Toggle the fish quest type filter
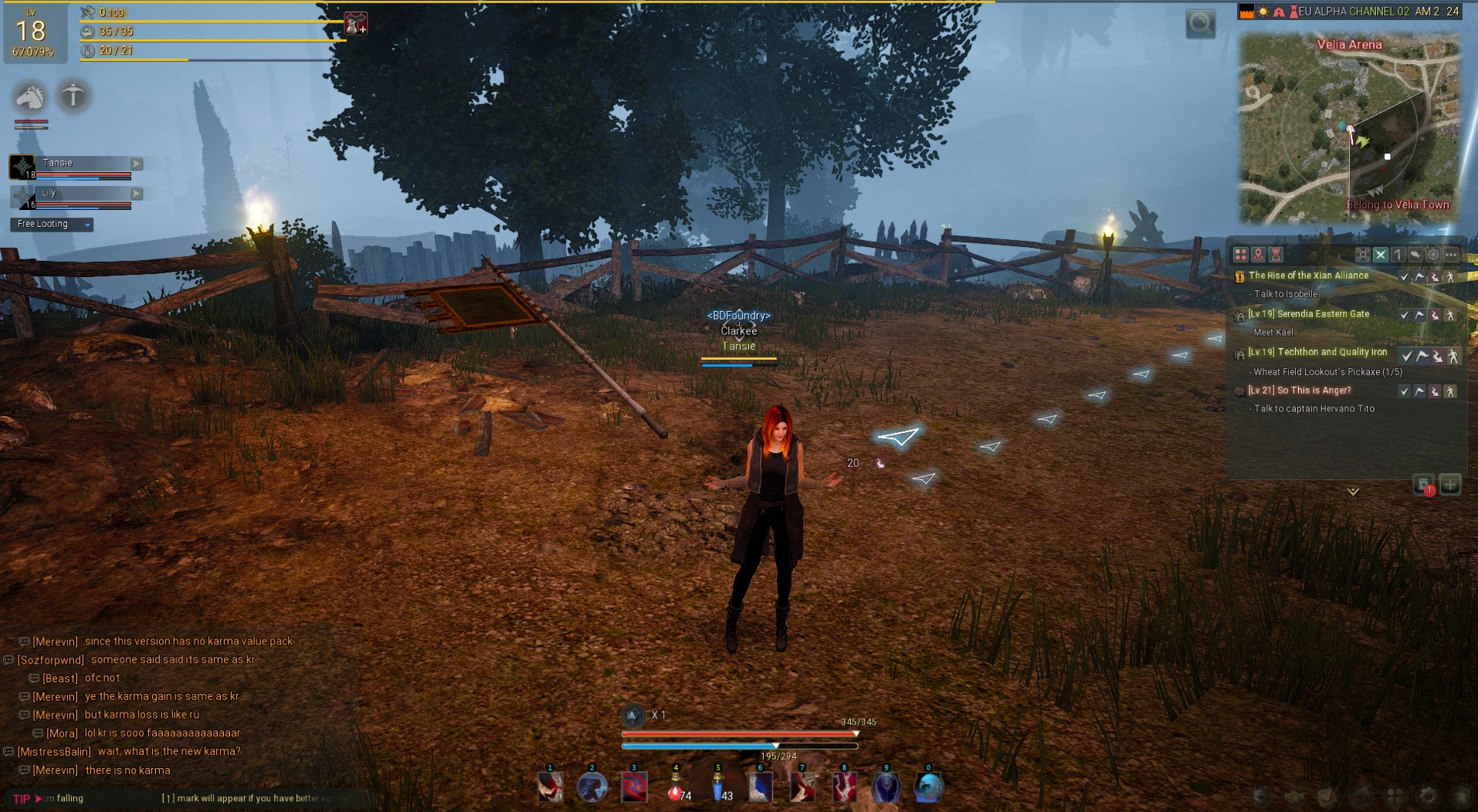 point(1415,255)
